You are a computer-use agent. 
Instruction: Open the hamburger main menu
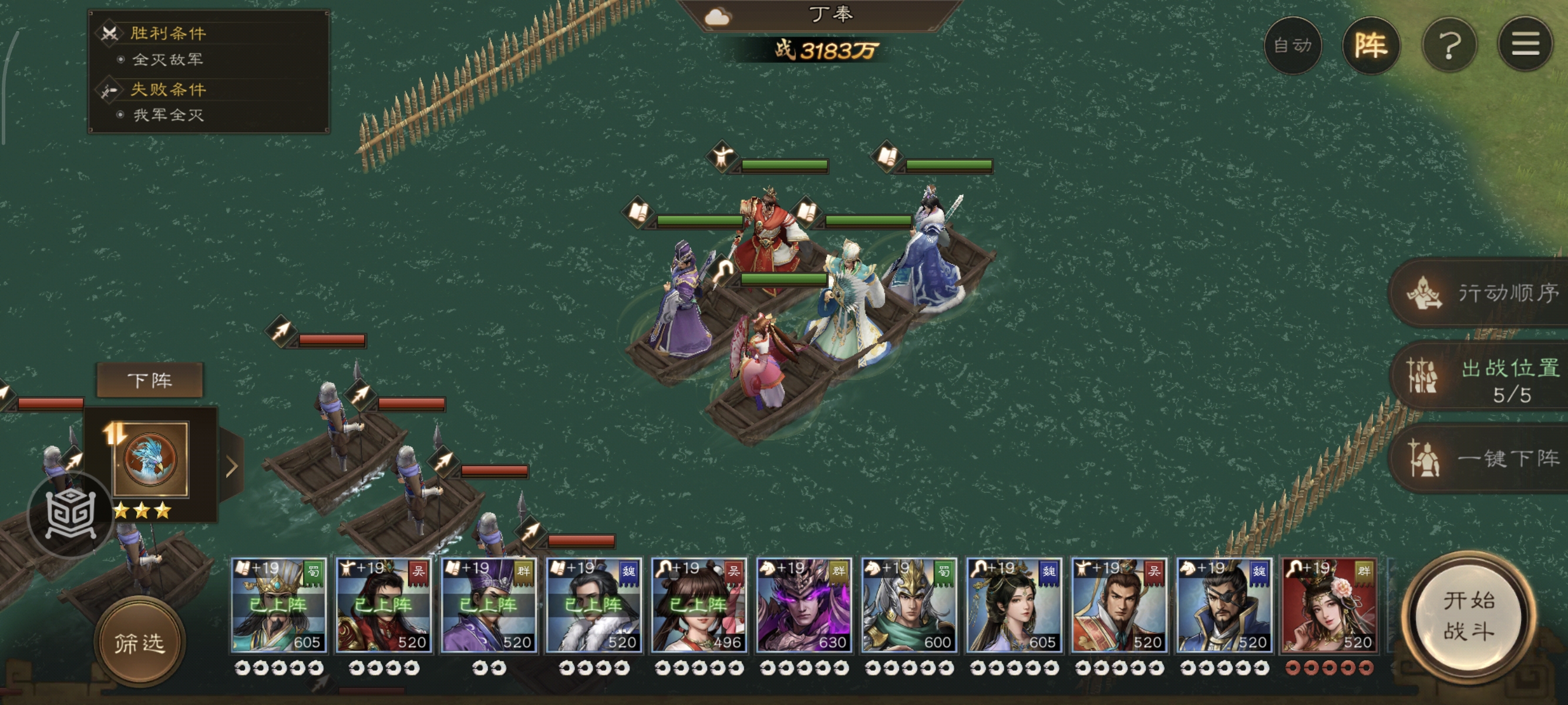tap(1525, 45)
